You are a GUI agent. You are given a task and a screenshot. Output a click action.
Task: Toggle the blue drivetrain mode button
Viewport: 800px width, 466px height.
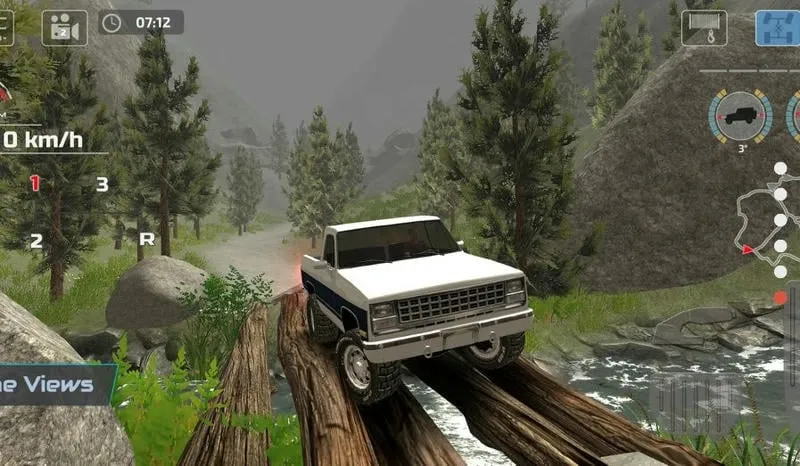[776, 27]
